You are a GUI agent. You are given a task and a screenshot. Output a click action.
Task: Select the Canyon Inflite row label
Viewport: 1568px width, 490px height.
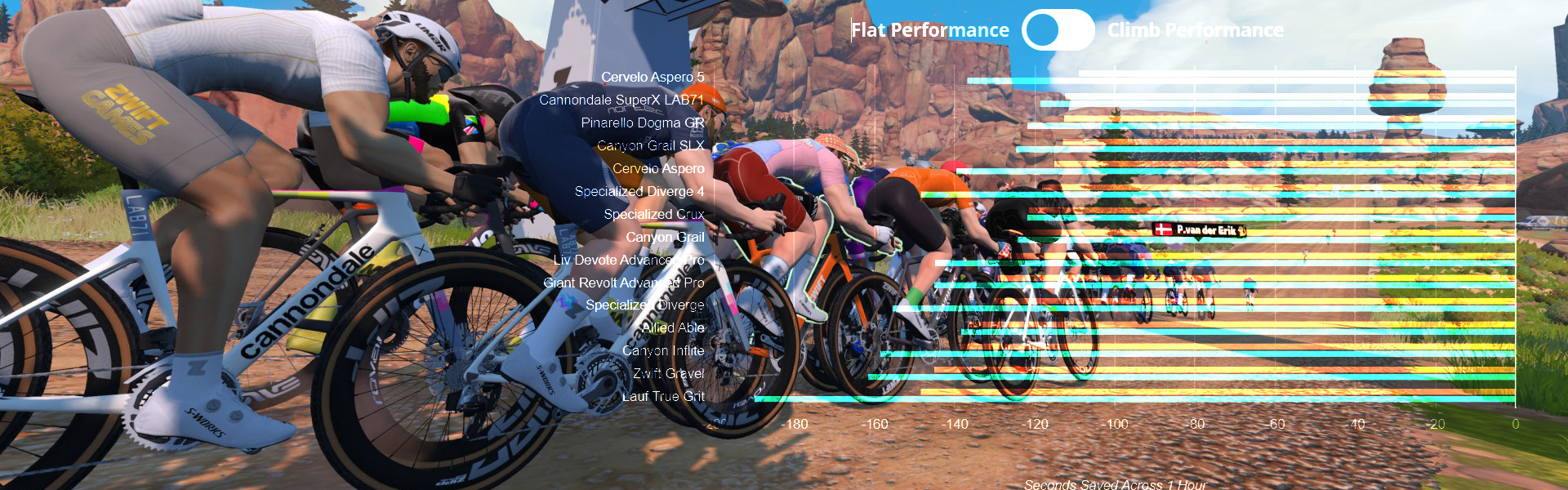[662, 350]
